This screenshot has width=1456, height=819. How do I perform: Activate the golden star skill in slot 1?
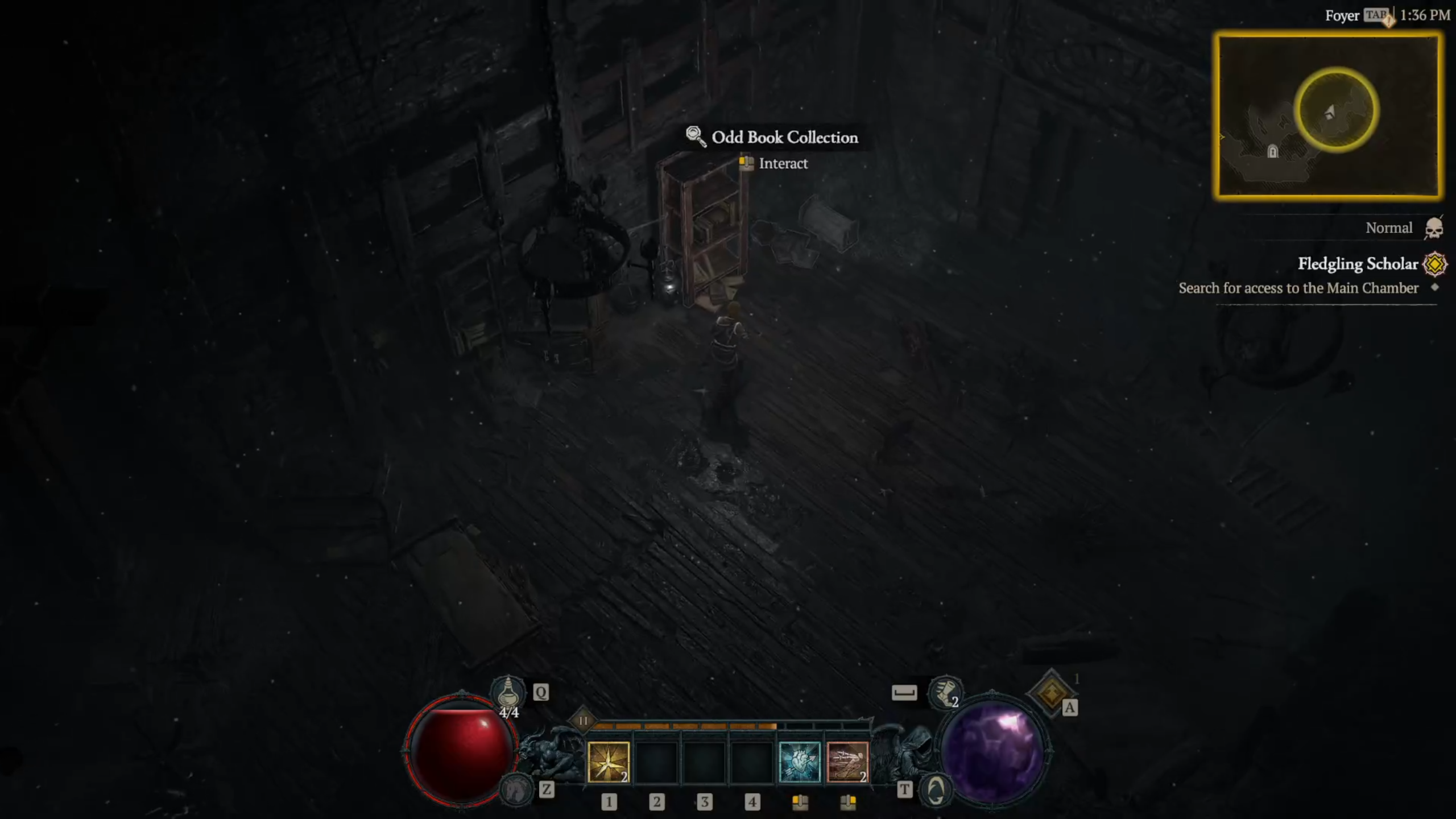pyautogui.click(x=608, y=762)
